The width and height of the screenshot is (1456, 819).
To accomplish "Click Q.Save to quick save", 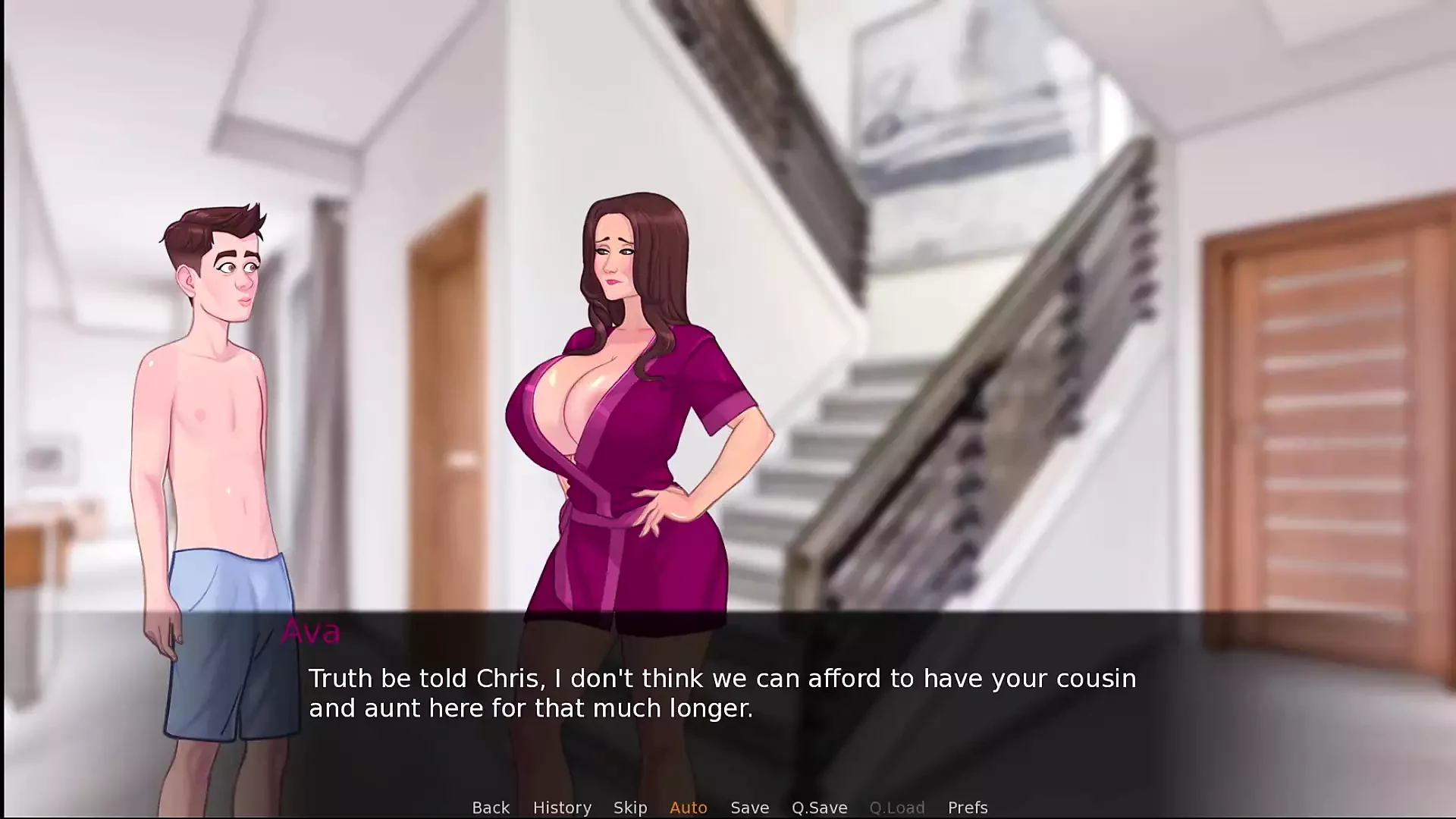I will click(x=820, y=808).
